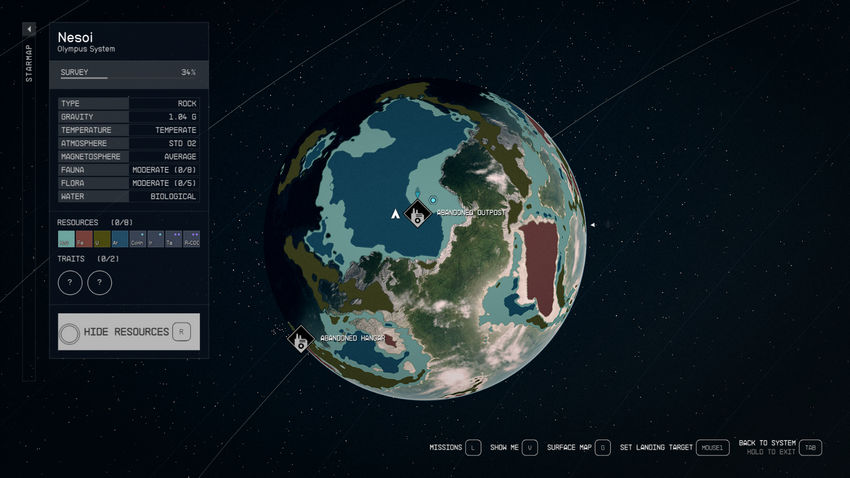850x478 pixels.
Task: Go Back to System view
Action: [810, 447]
